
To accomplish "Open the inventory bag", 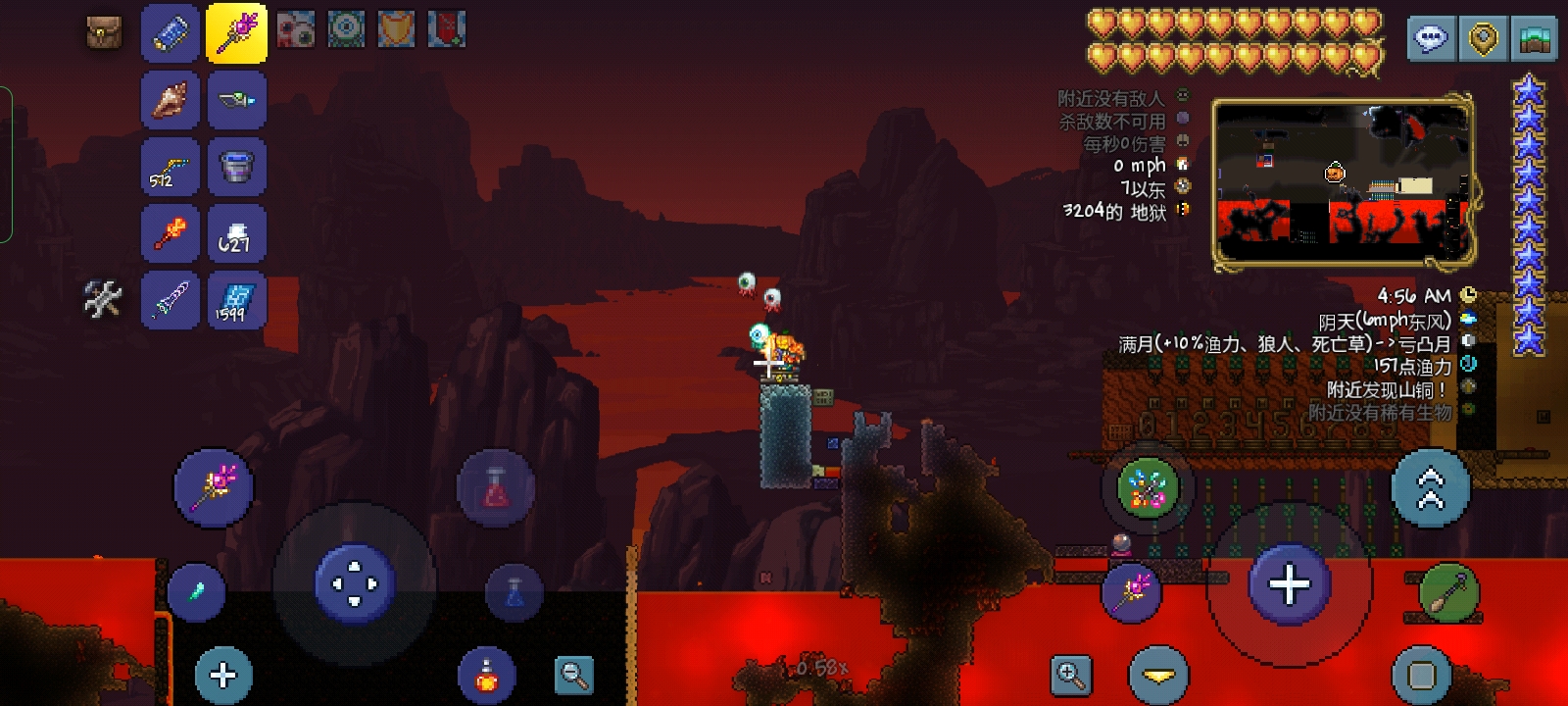I will [103, 32].
